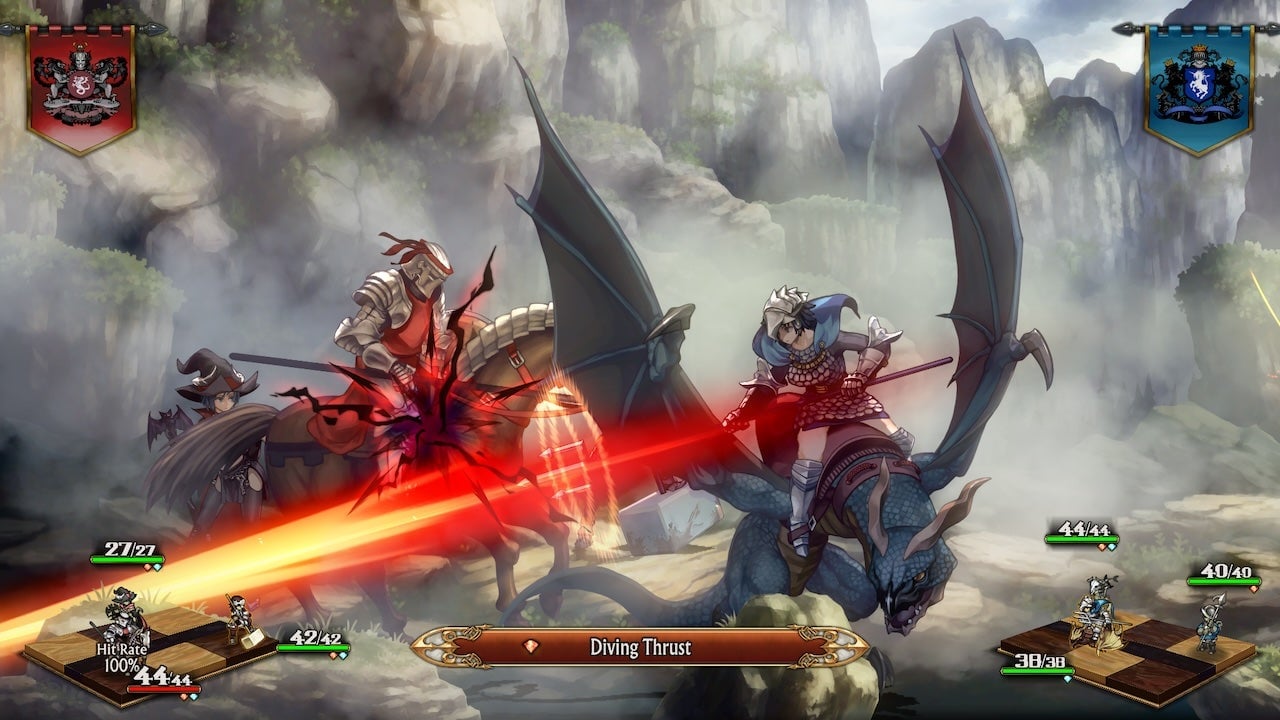The image size is (1280, 720).
Task: Click the red gem beside the 42/42 health bar
Action: [x=333, y=656]
